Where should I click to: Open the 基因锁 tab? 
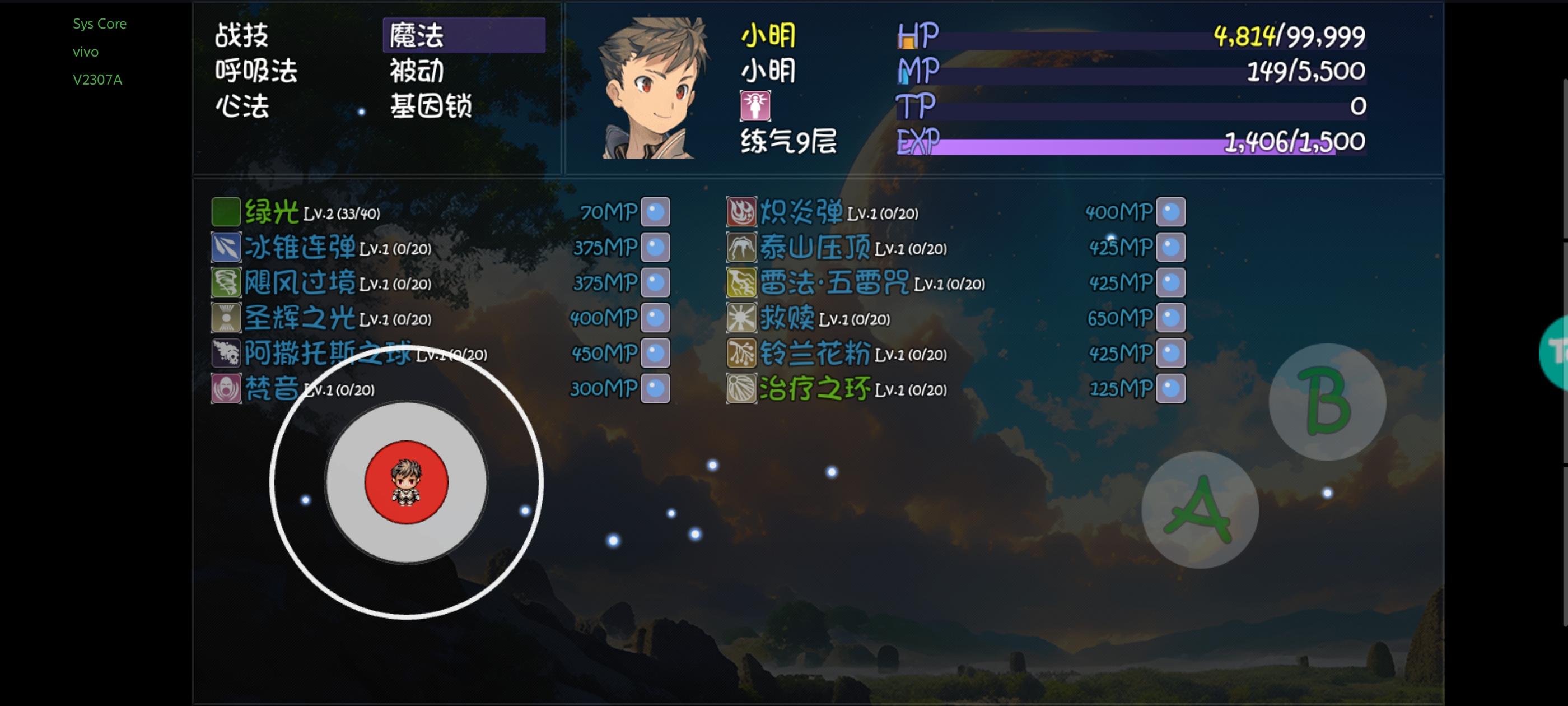(x=432, y=106)
